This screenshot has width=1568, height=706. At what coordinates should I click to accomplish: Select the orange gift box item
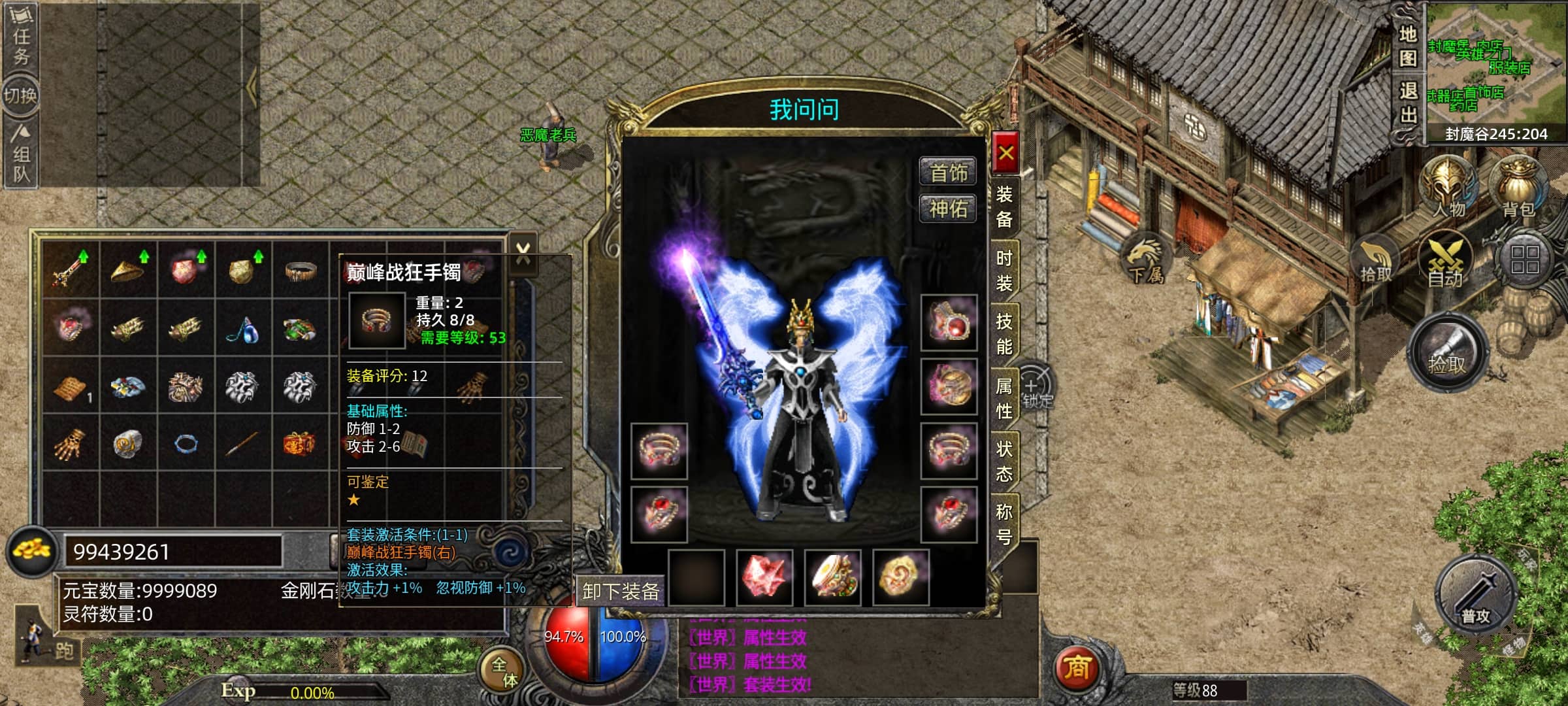pyautogui.click(x=299, y=444)
